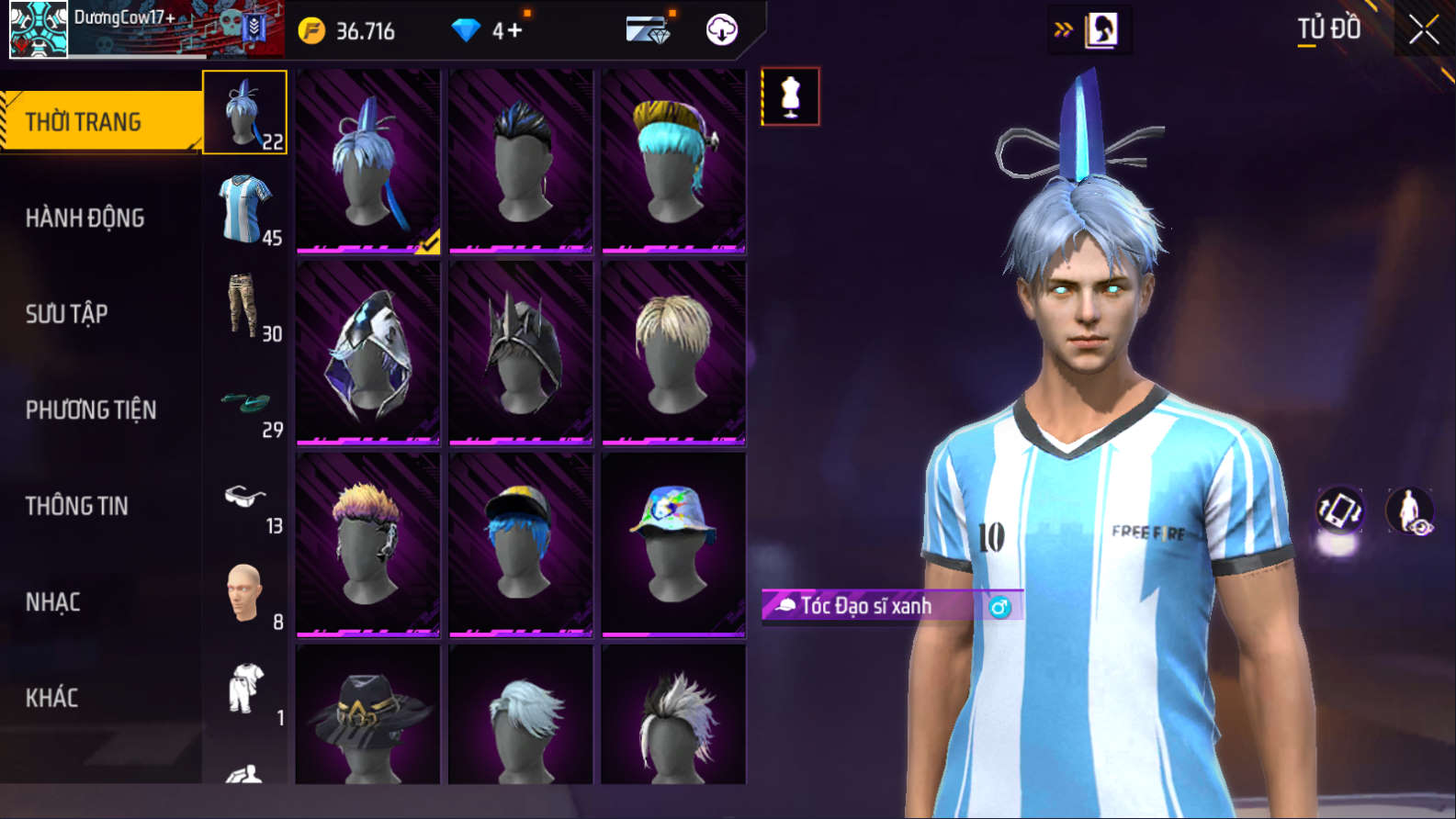Select the blonde bowl-cut hairstyle
The image size is (1456, 819).
[673, 353]
